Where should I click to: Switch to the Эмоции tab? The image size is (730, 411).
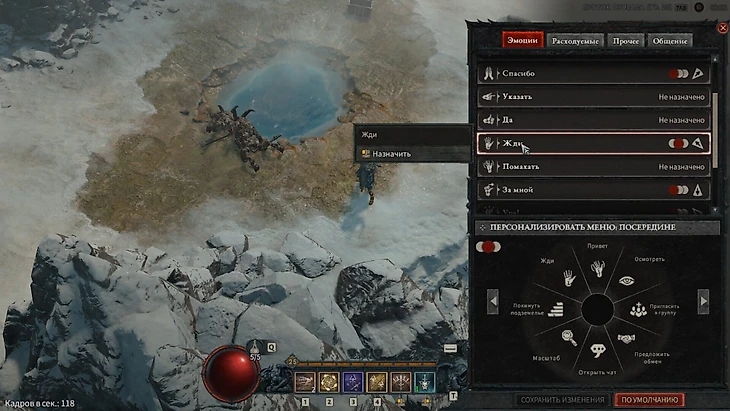click(x=523, y=41)
